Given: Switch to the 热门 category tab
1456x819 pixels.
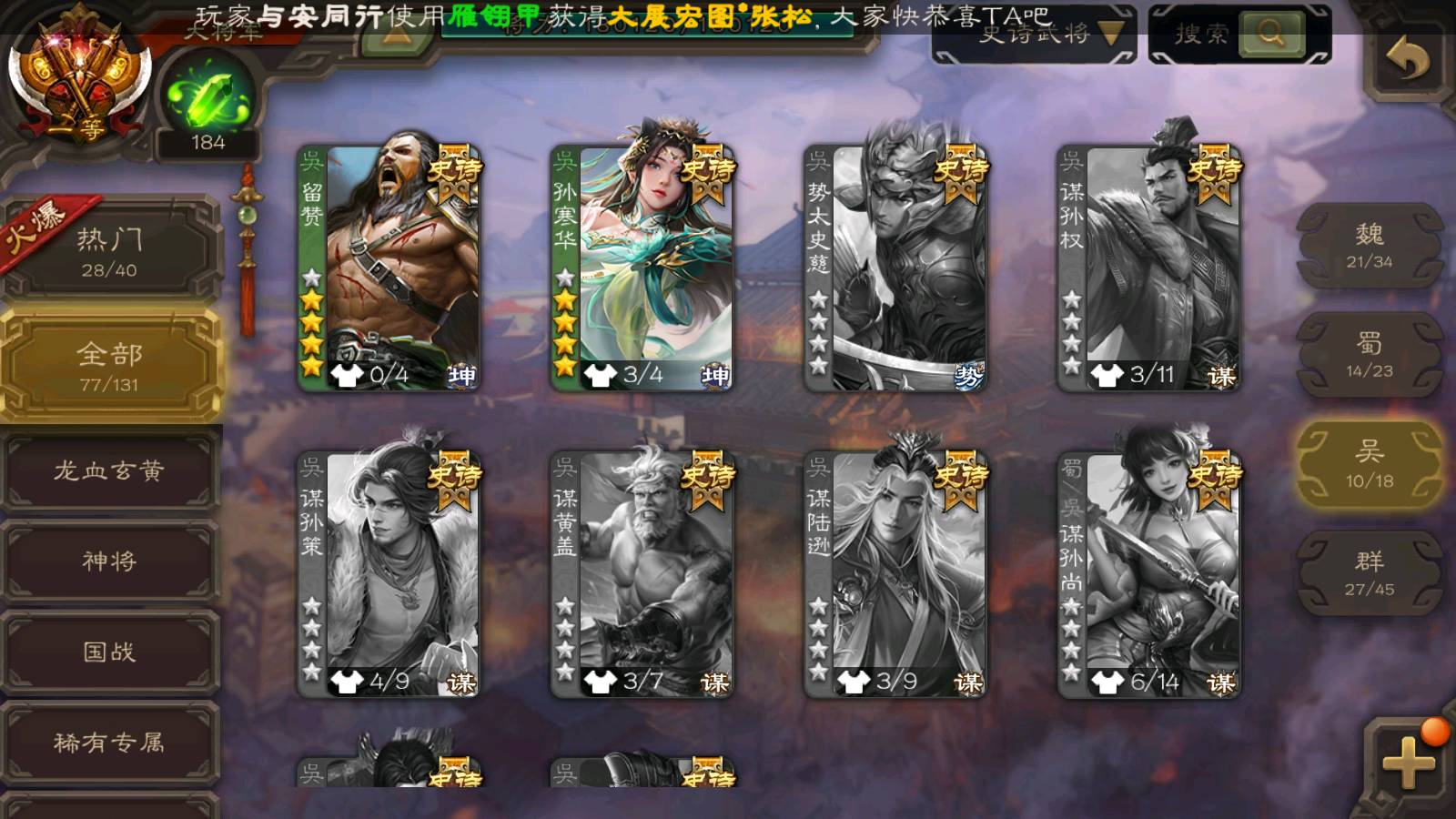Looking at the screenshot, I should [x=109, y=251].
